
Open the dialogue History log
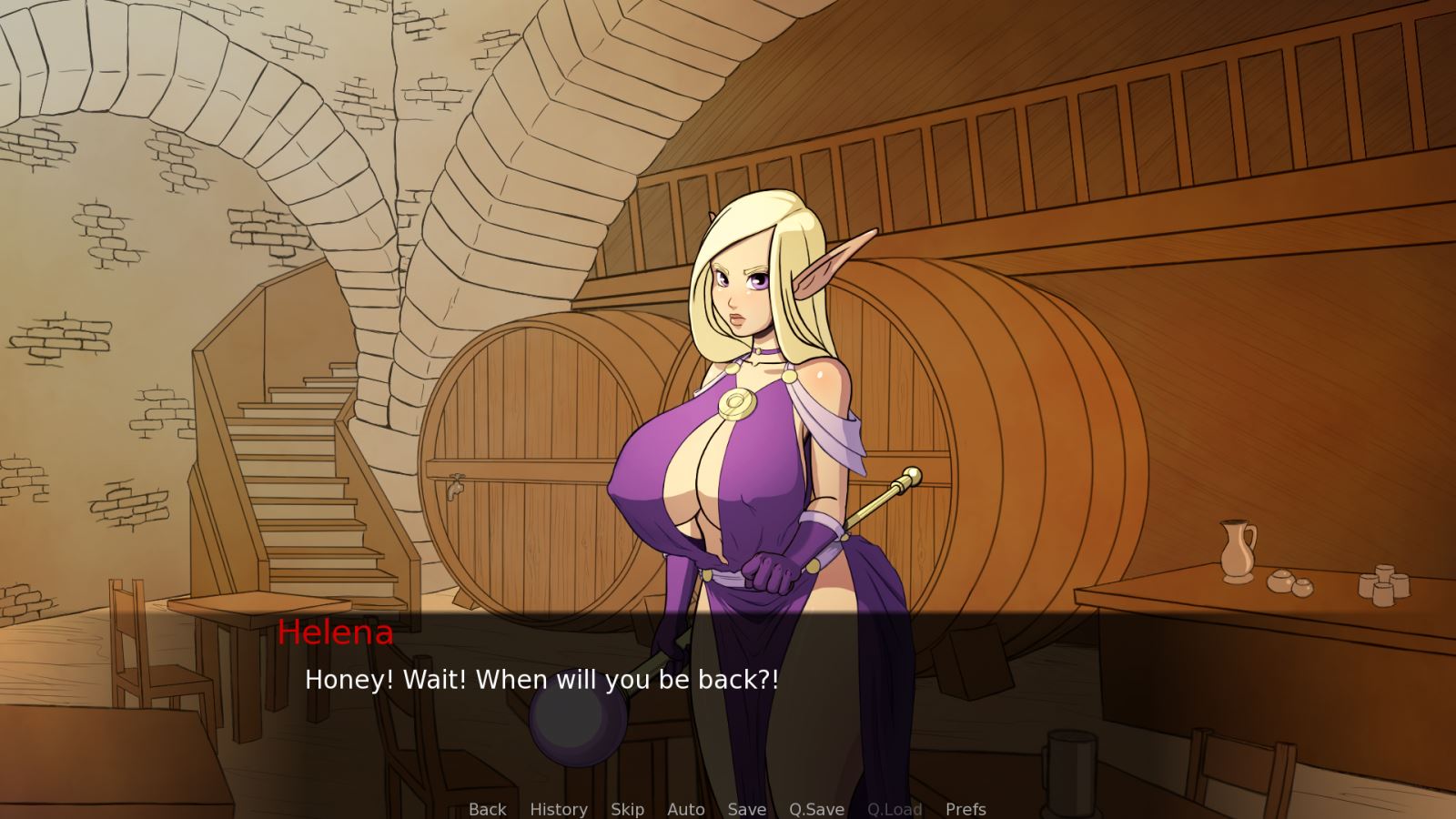pyautogui.click(x=558, y=809)
